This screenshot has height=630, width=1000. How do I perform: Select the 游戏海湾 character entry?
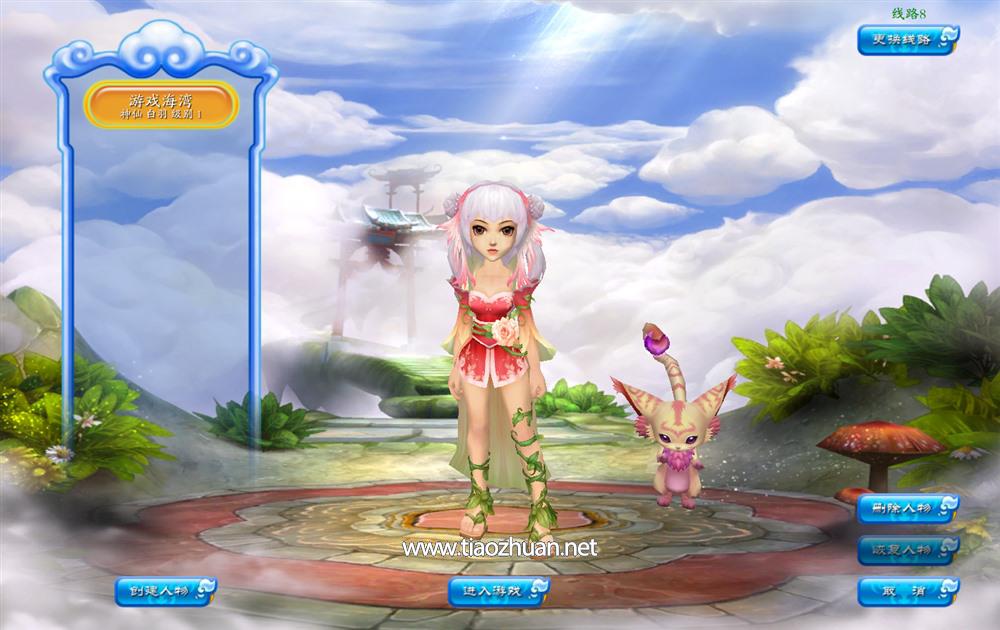coord(161,105)
